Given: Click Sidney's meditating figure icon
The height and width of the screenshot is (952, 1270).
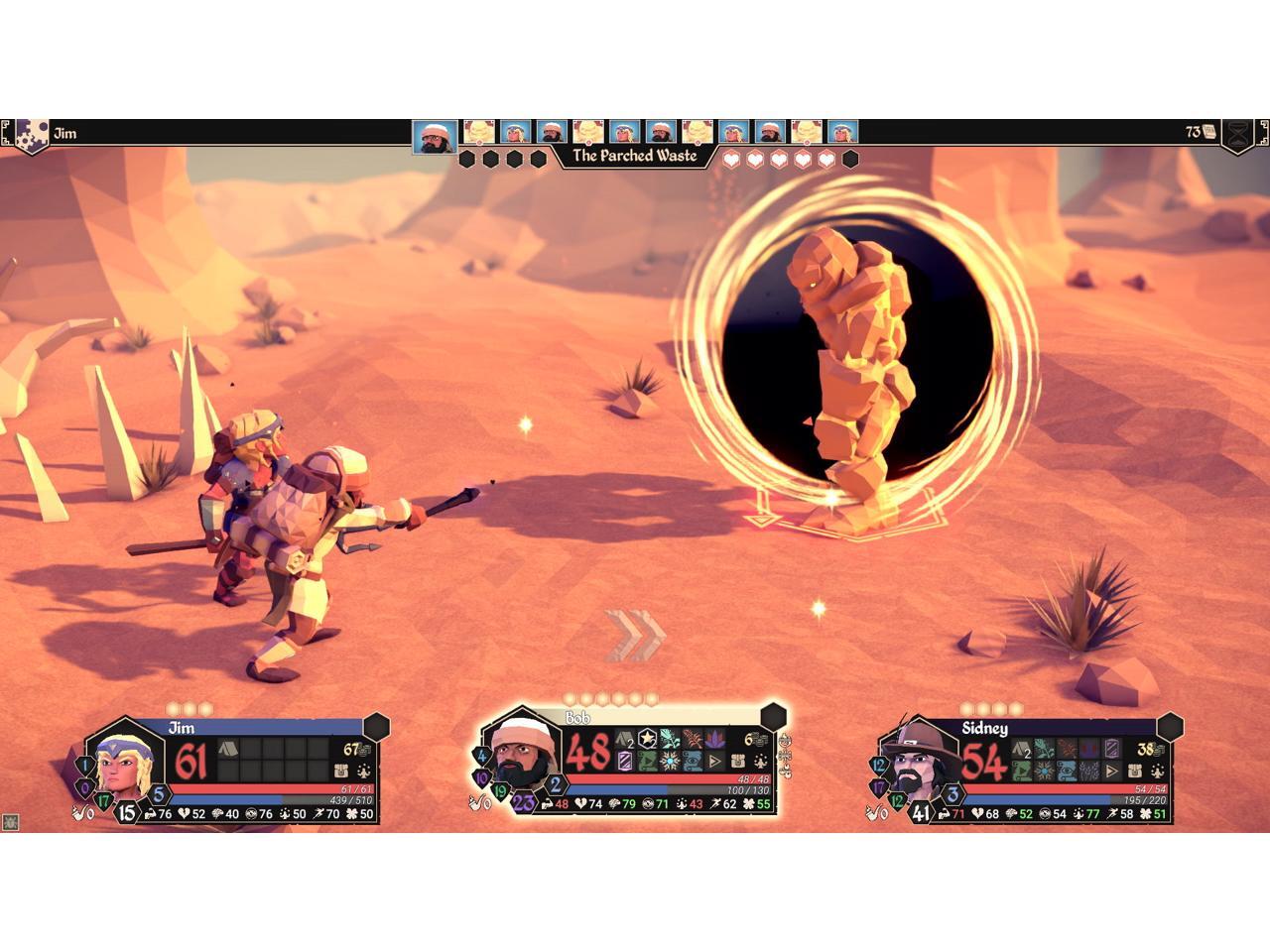Looking at the screenshot, I should (x=1156, y=771).
